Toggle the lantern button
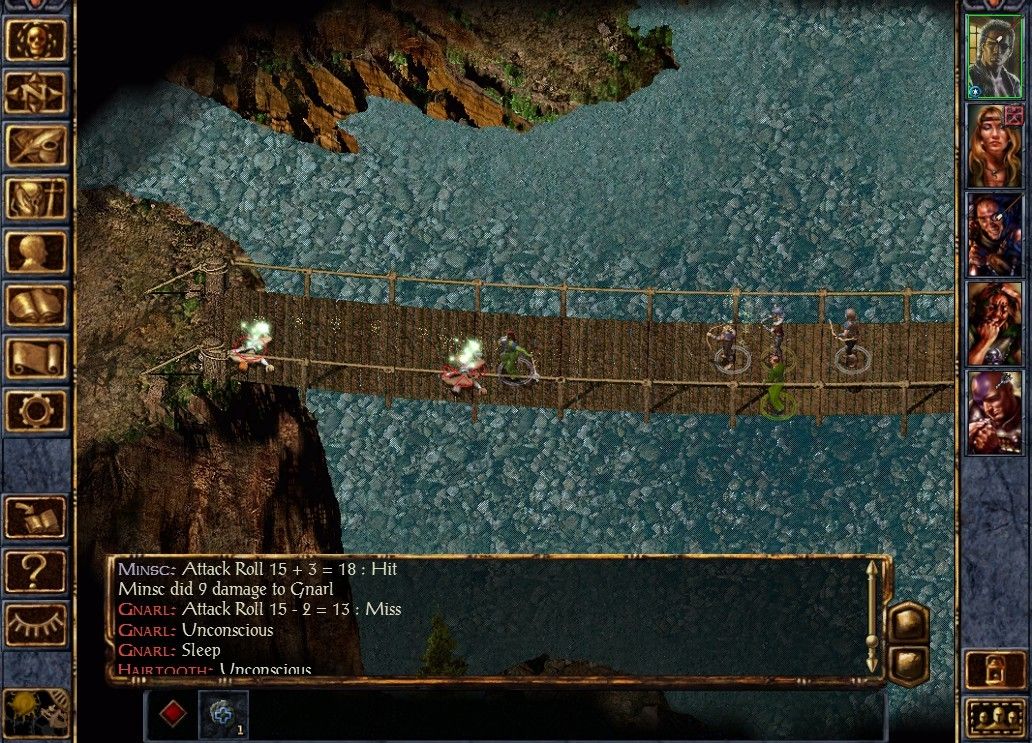Screen dimensions: 1032x743 tap(994, 670)
